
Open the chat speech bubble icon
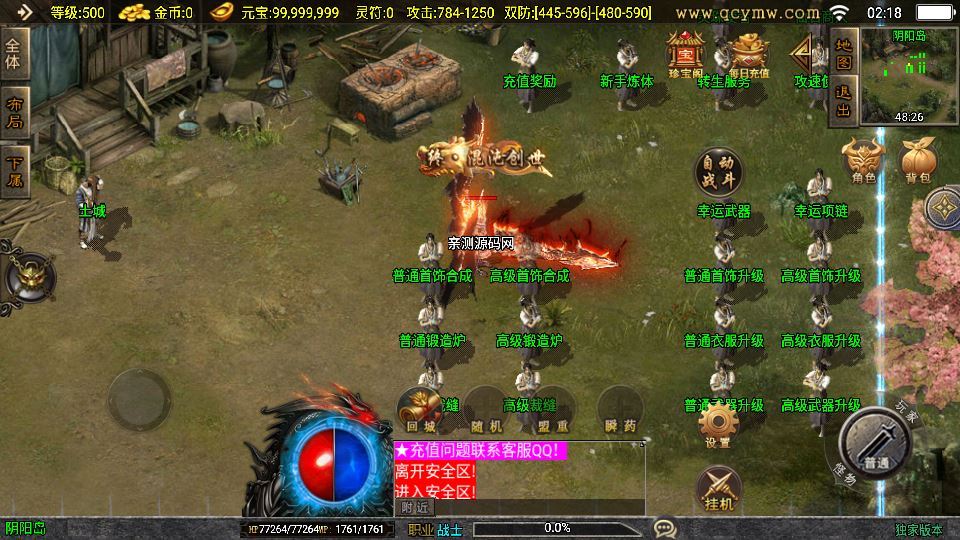coord(665,527)
